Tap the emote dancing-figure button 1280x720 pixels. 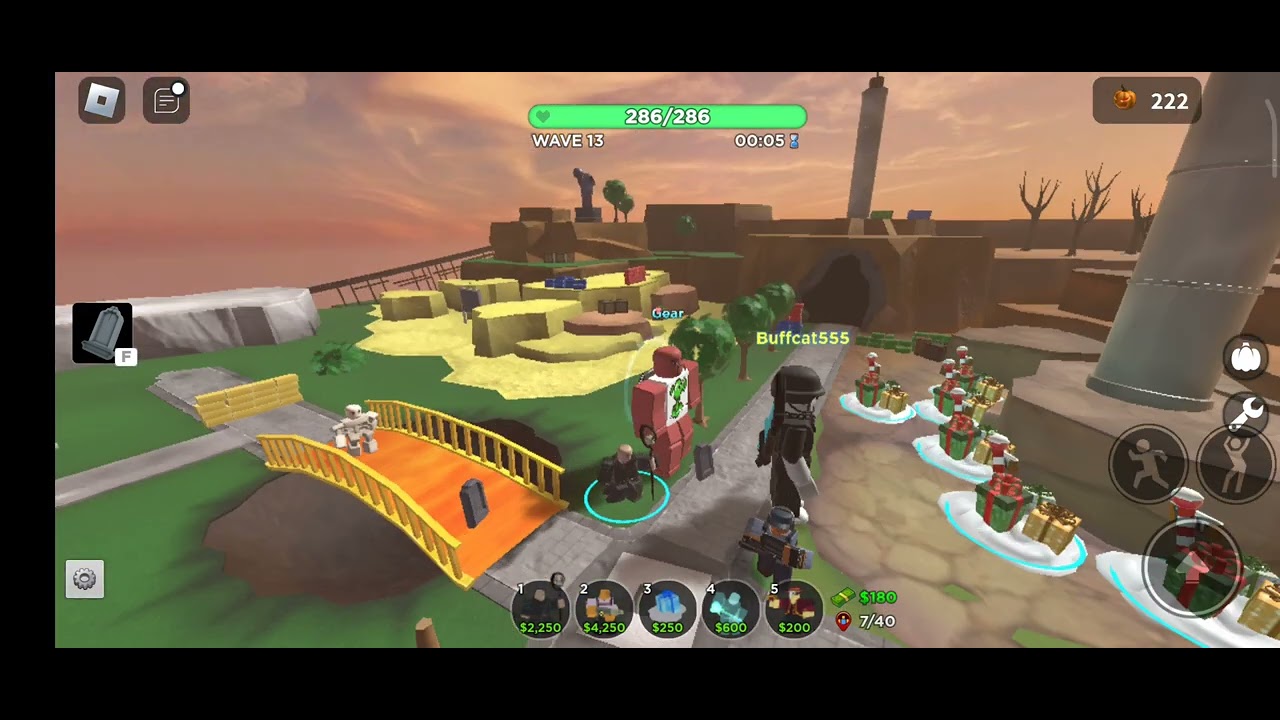coord(1236,465)
